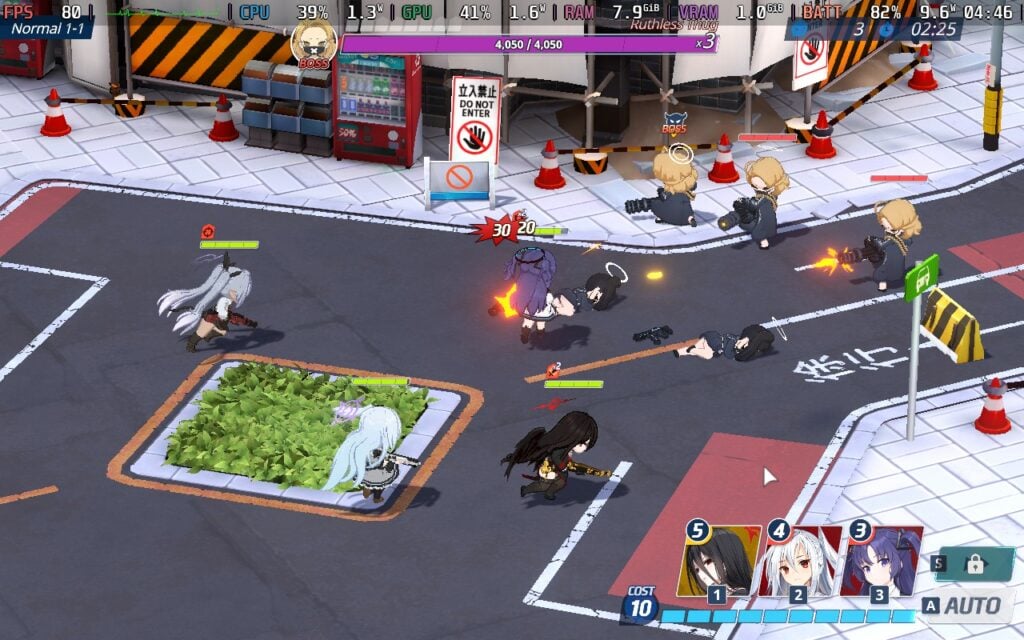Select the purple-haired student's cost 3 skill card
1024x640 pixels.
point(880,562)
